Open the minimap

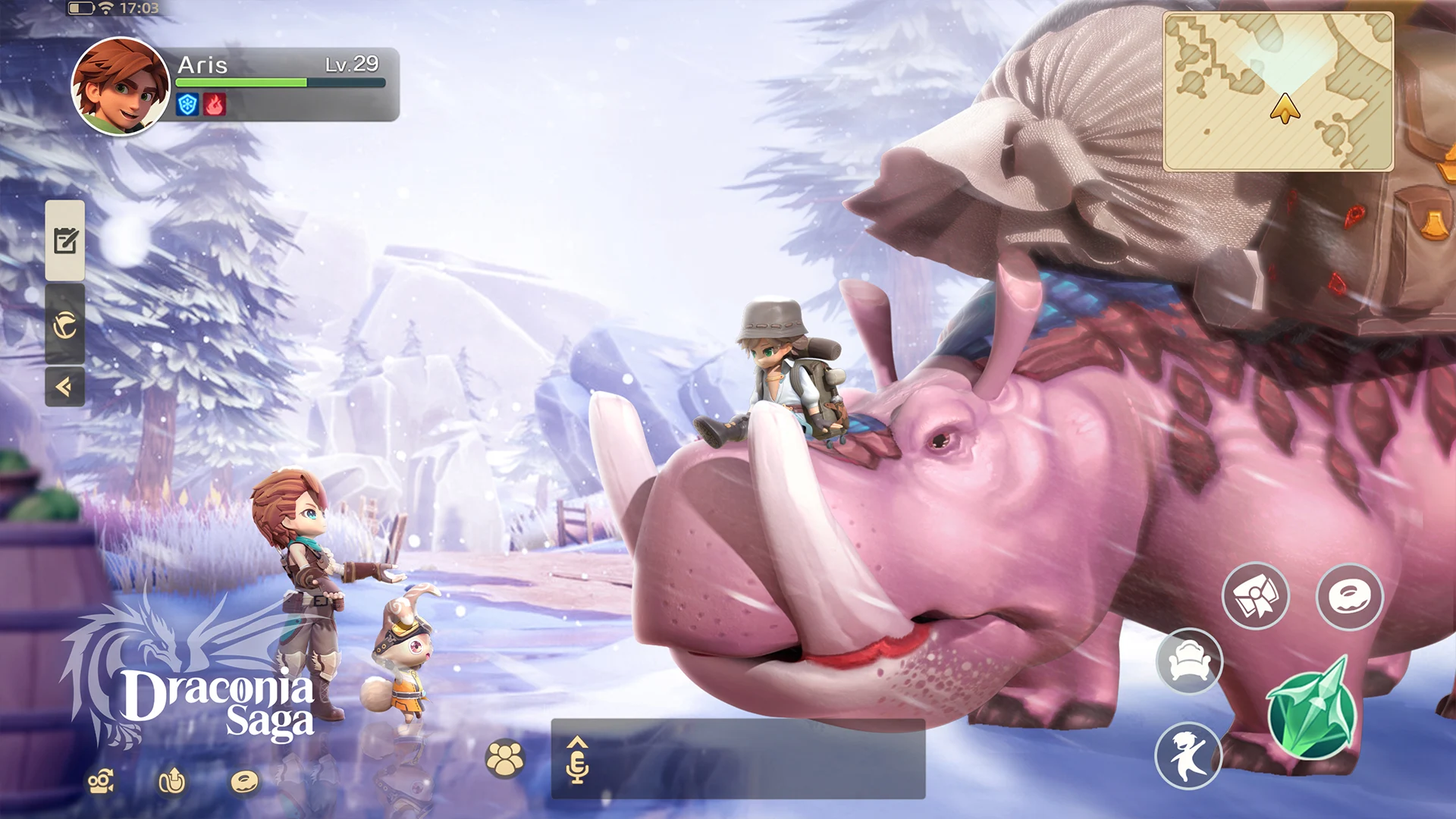(1279, 92)
